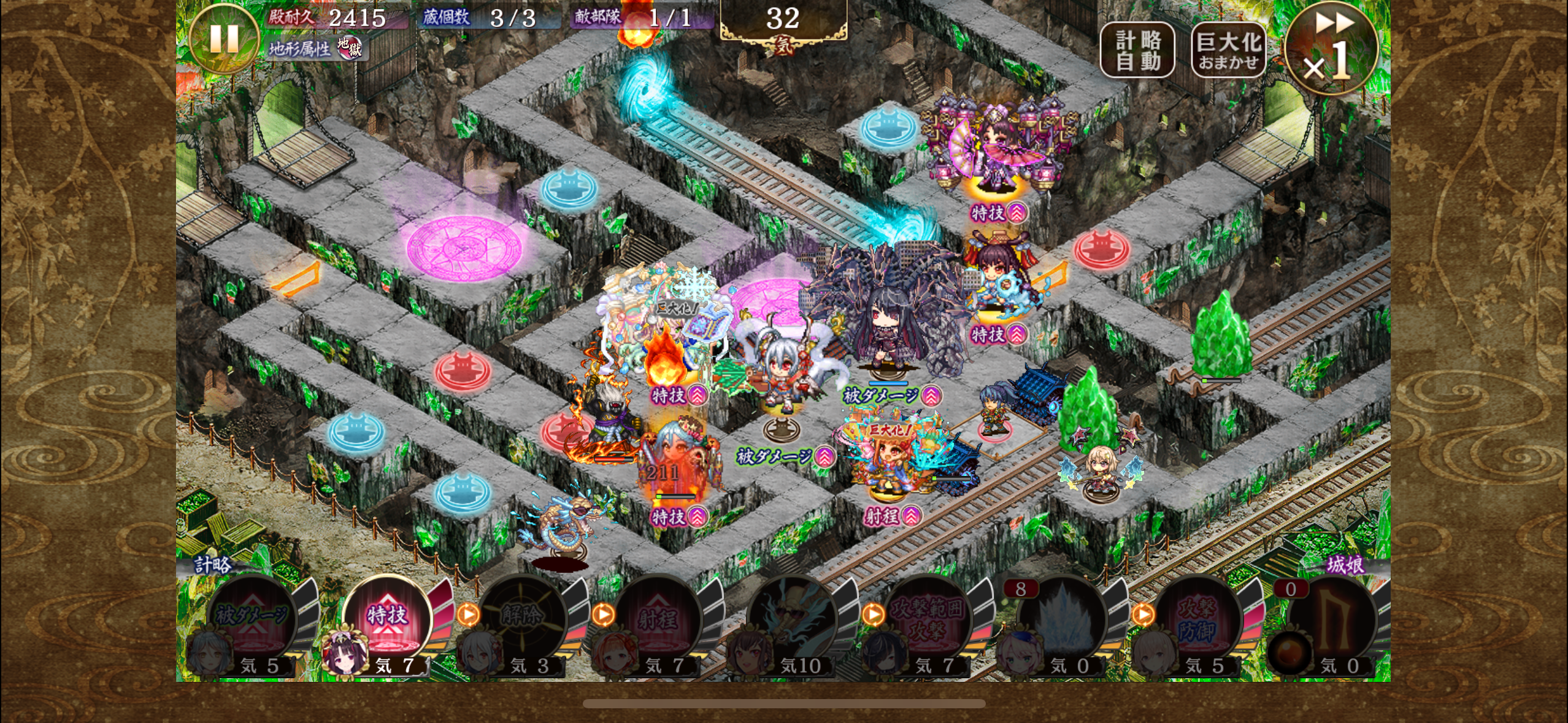1568x723 pixels.
Task: Change game speed with the ×1 button
Action: coord(1331,50)
